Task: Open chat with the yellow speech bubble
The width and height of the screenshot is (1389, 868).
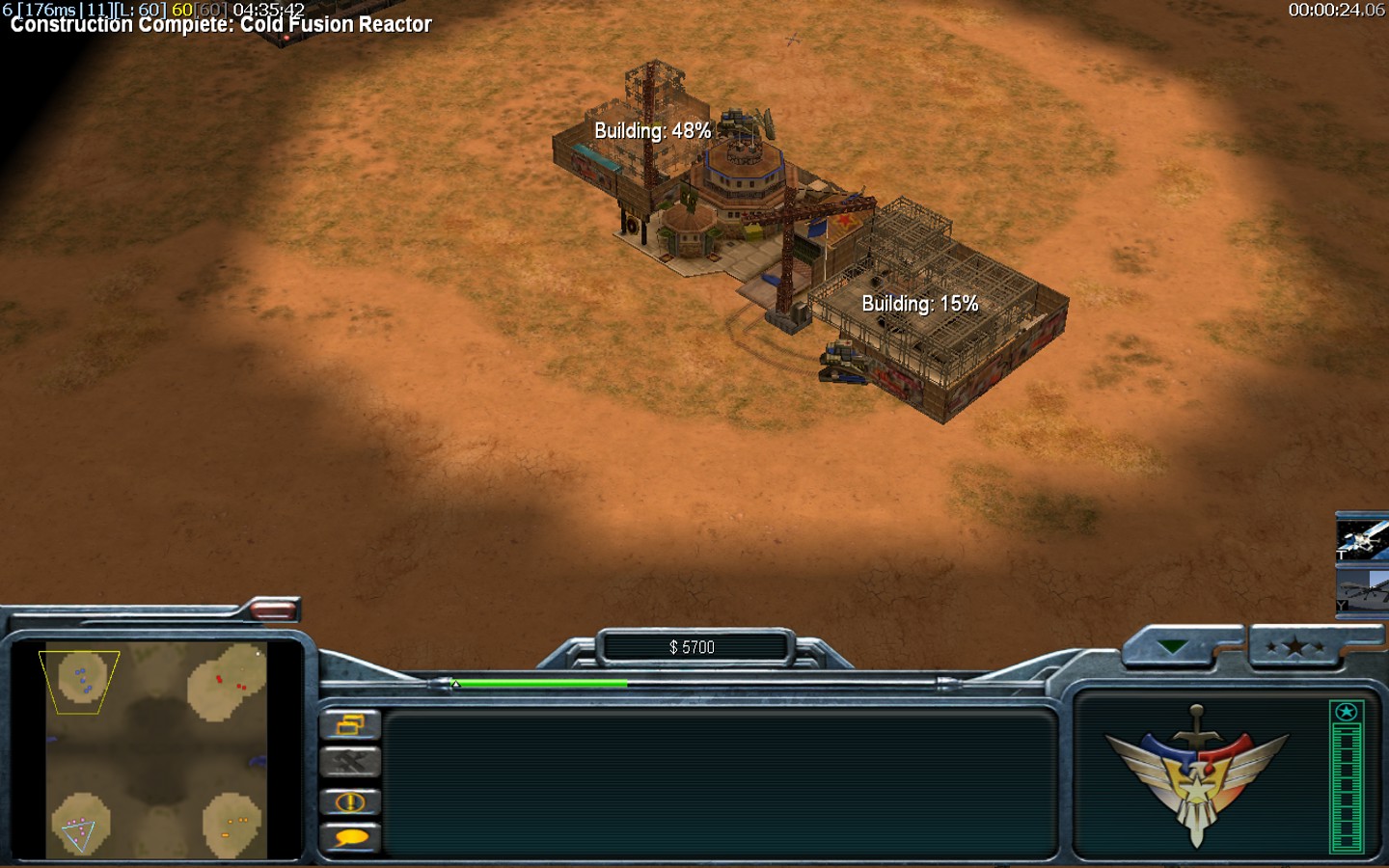Action: [350, 837]
